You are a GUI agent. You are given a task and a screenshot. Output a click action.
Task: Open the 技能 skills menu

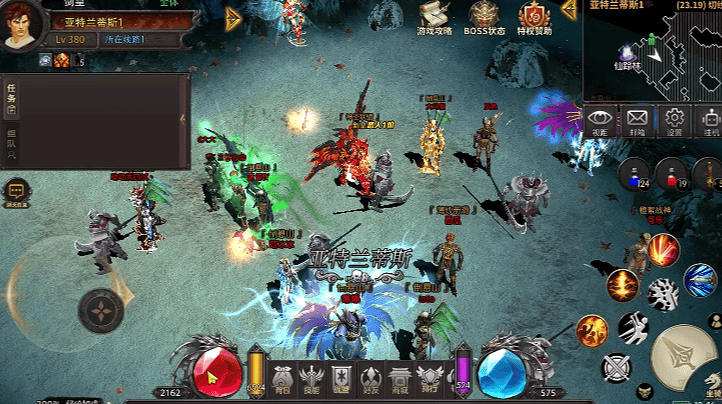click(312, 378)
